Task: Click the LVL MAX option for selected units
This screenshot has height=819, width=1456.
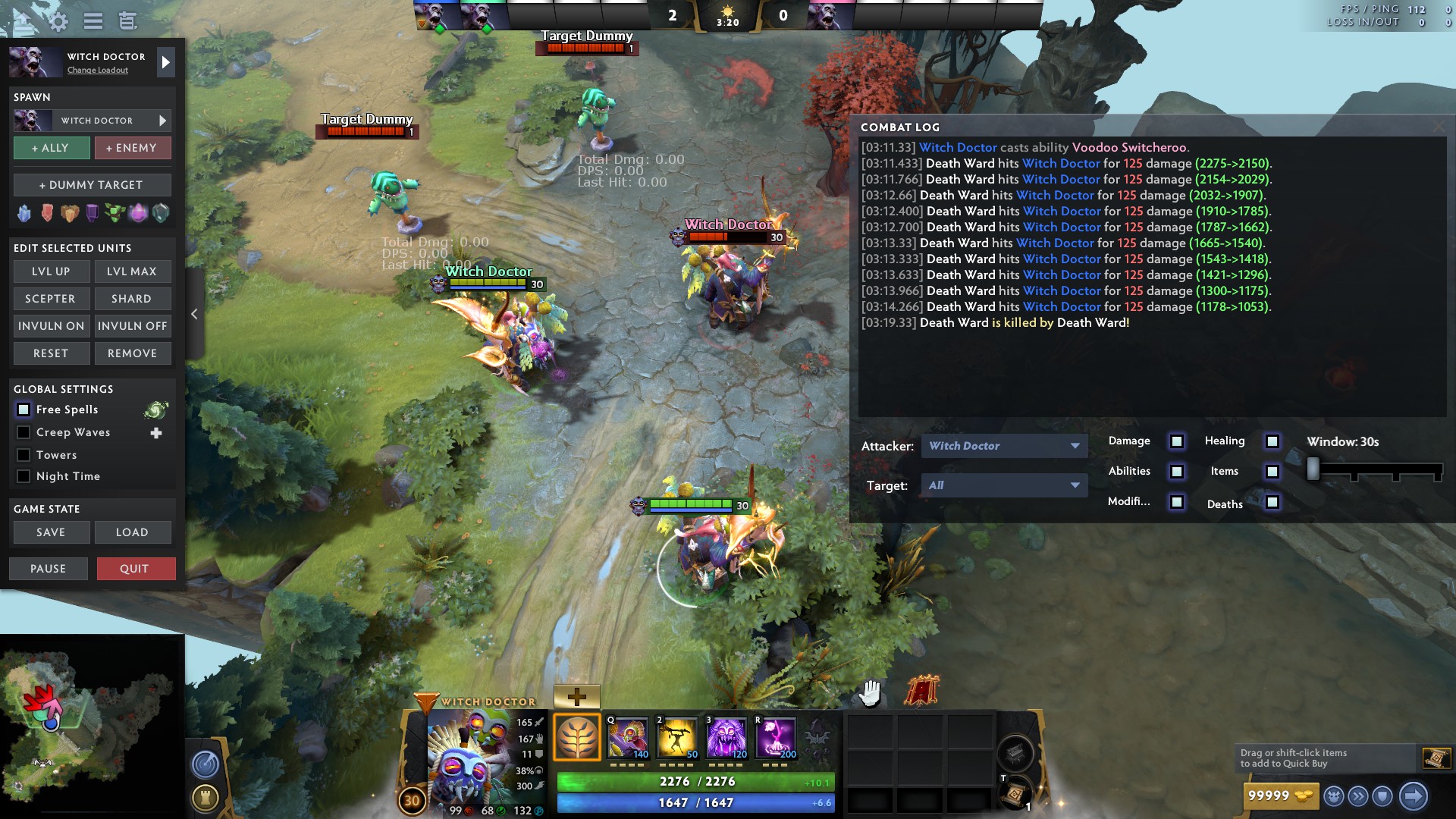Action: tap(133, 271)
